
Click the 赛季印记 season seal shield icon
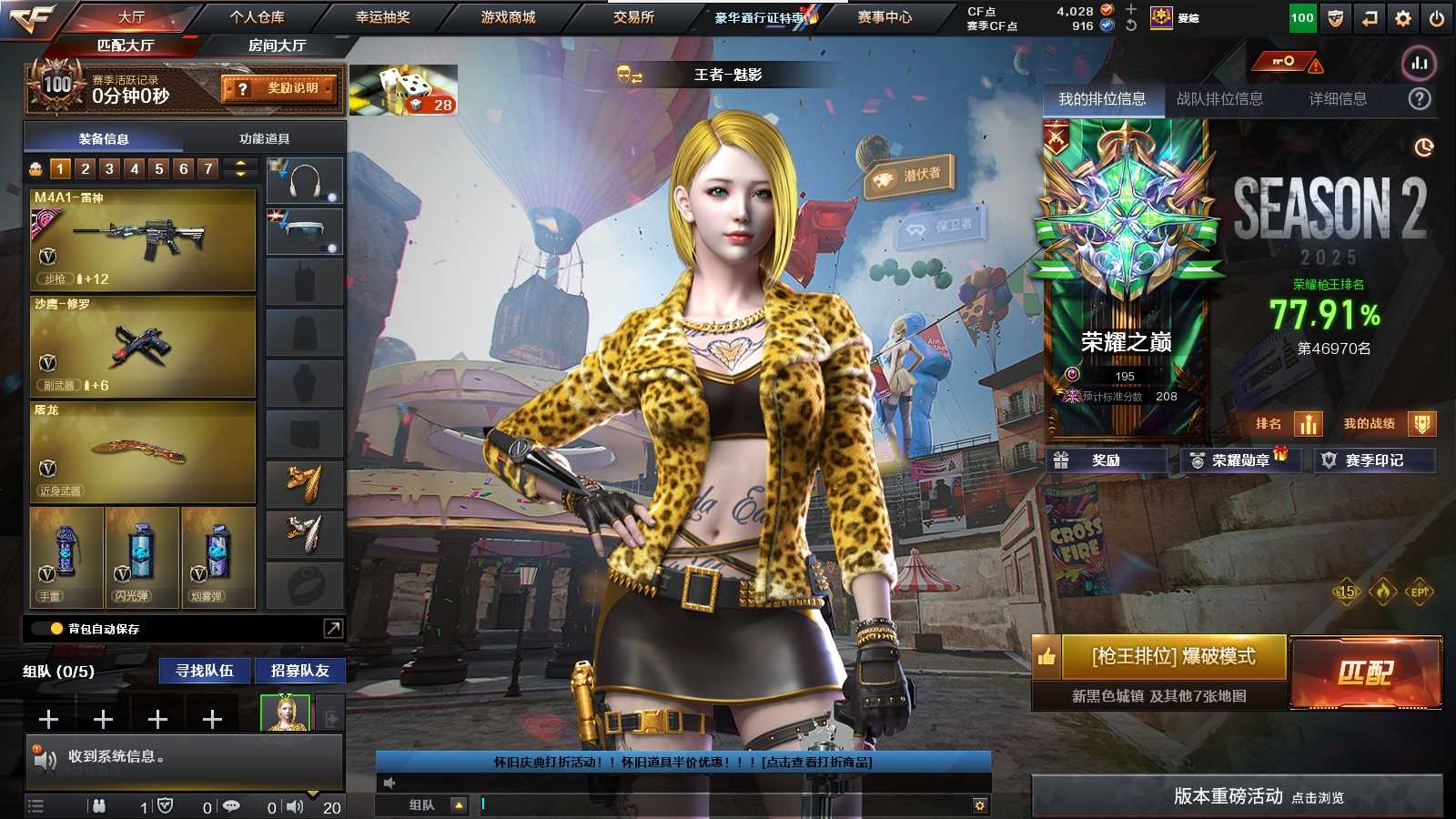pos(1330,460)
